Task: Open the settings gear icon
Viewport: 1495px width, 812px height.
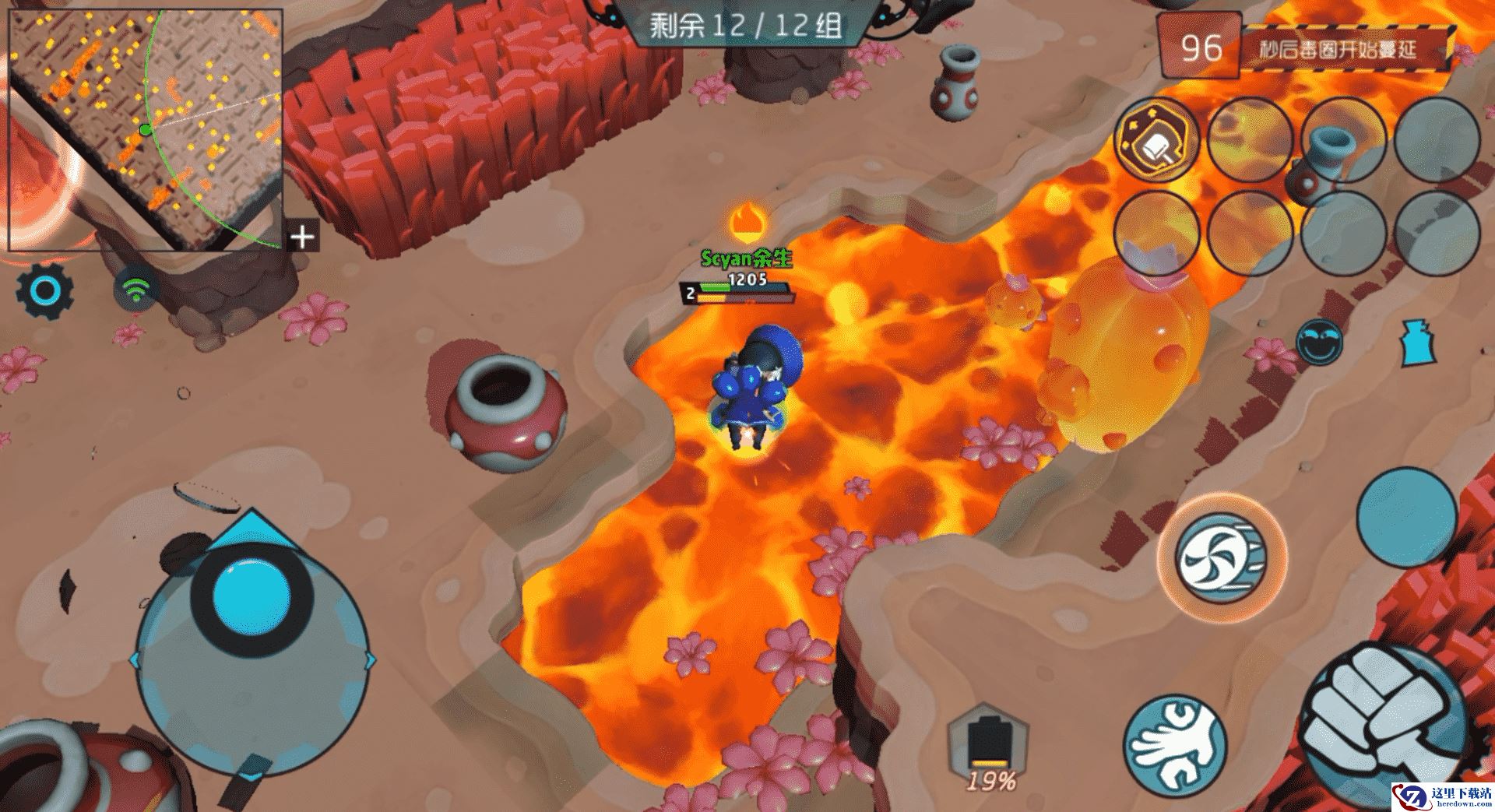Action: point(45,291)
